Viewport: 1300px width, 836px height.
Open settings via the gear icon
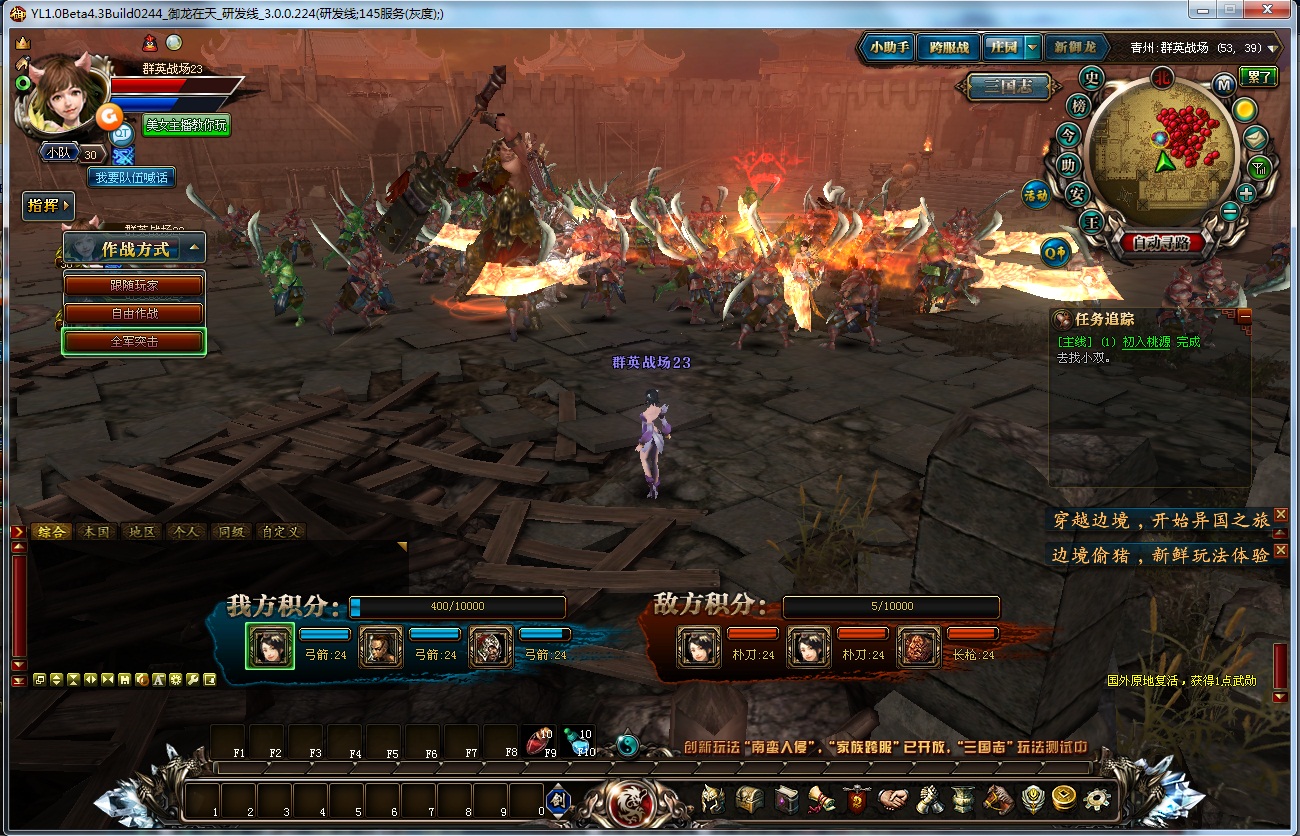pos(1097,799)
